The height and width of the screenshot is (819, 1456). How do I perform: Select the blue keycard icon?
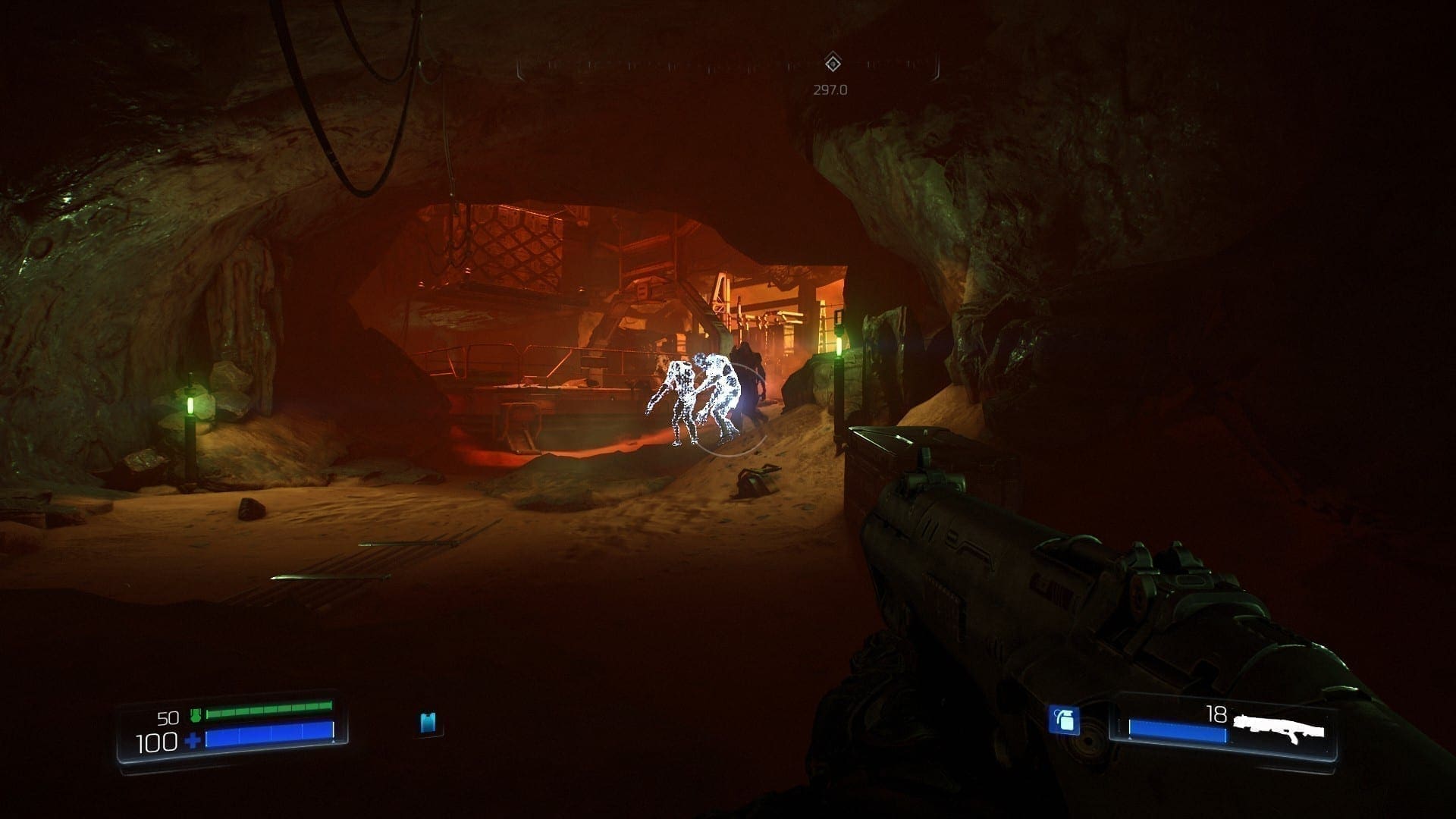tap(428, 722)
